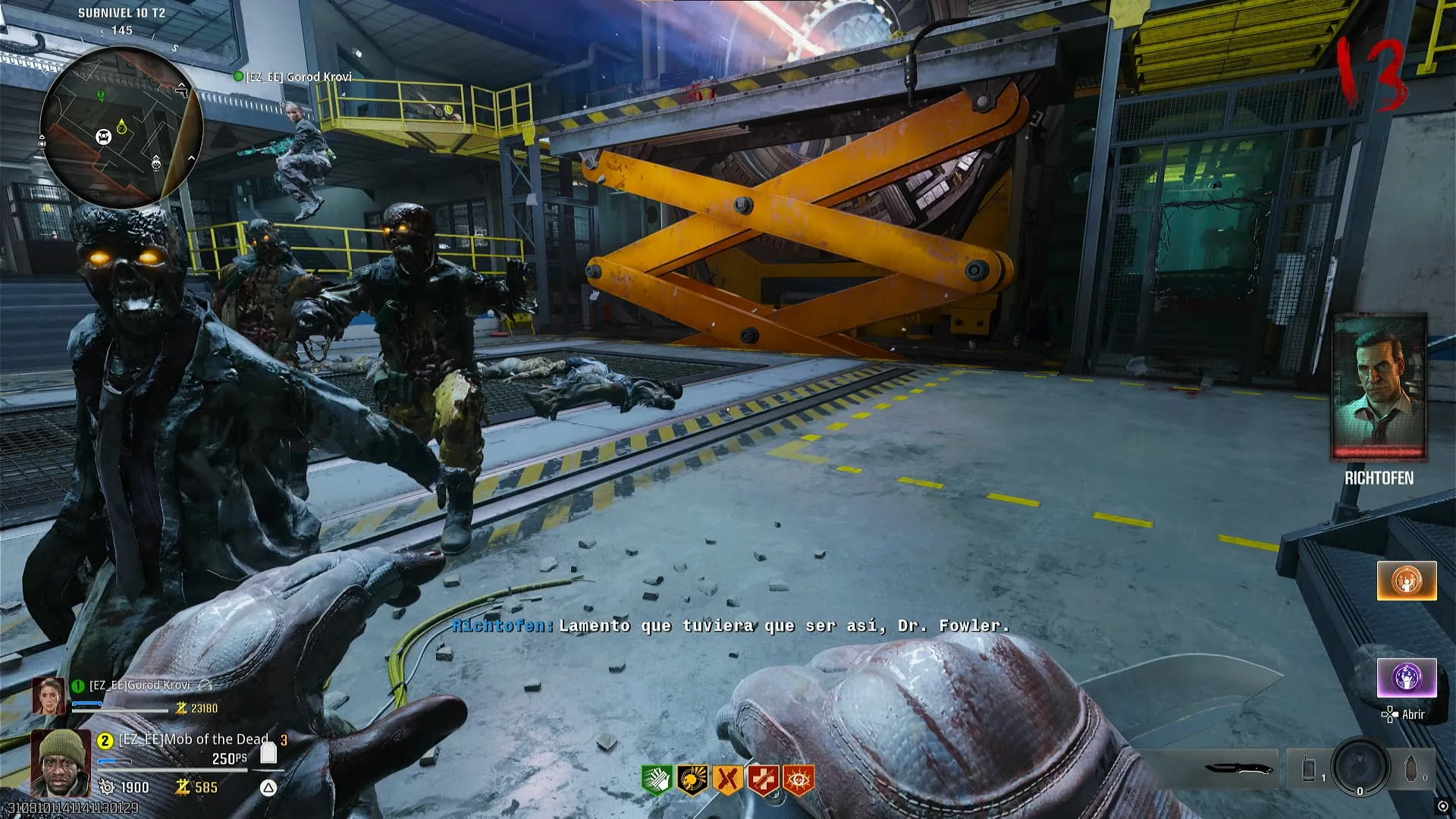Select the orange GobbleGum slot
The image size is (1456, 819).
click(1407, 581)
